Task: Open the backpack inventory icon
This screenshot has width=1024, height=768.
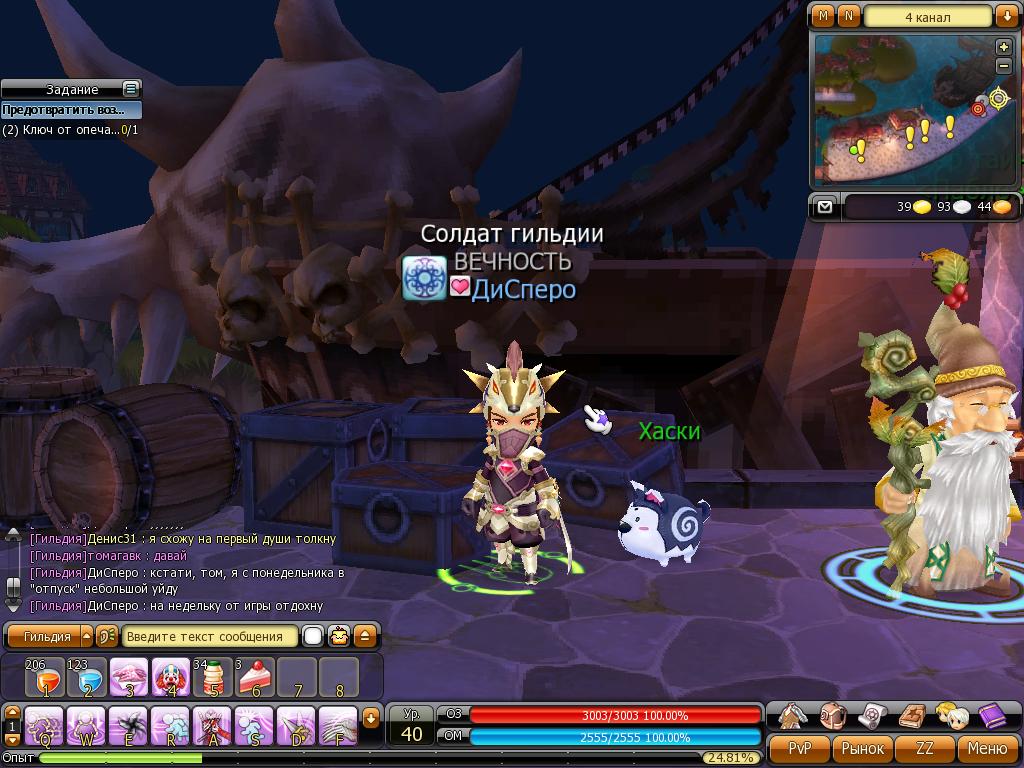Action: (834, 716)
